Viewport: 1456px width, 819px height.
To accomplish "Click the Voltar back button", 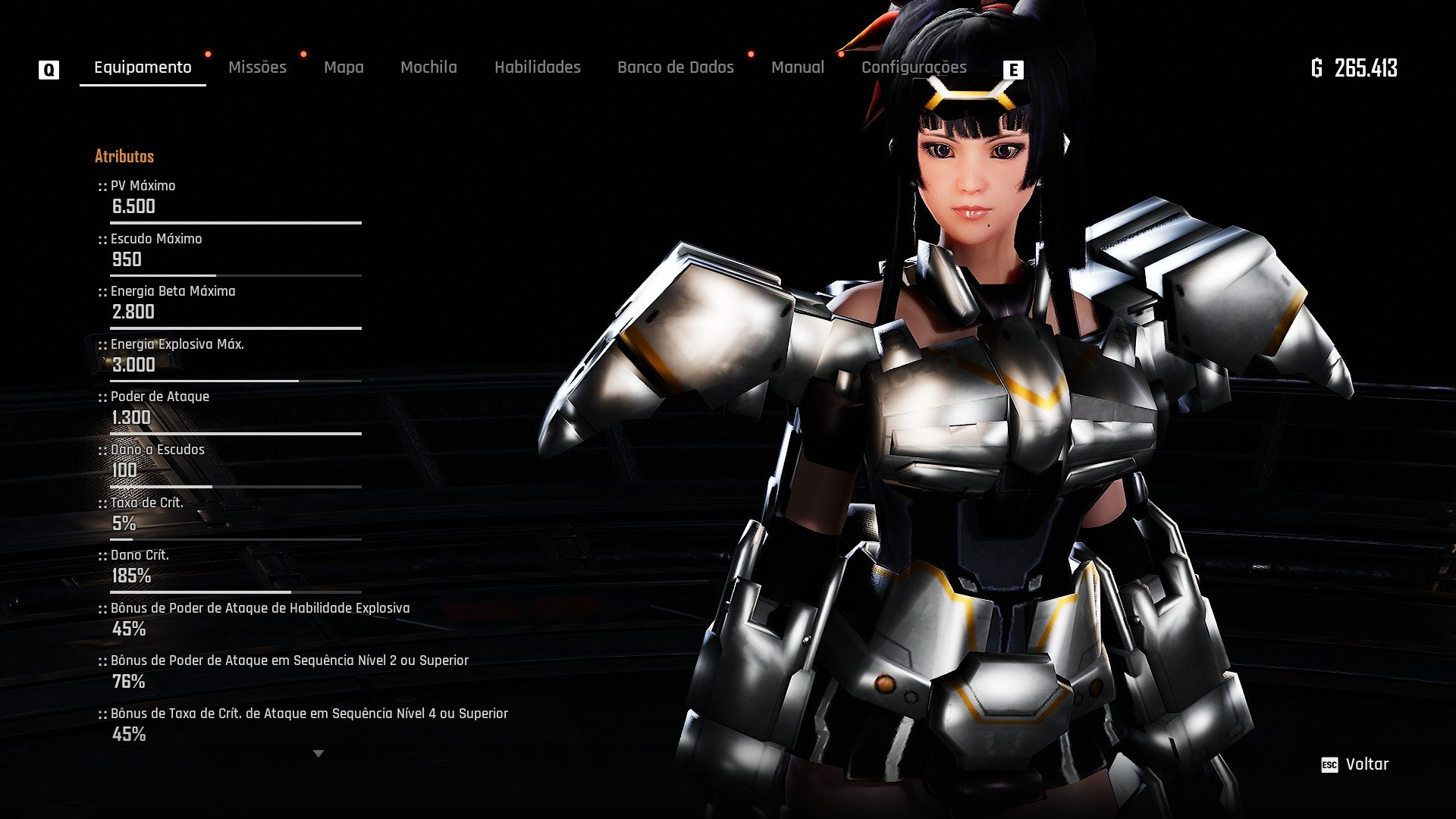I will [1356, 764].
